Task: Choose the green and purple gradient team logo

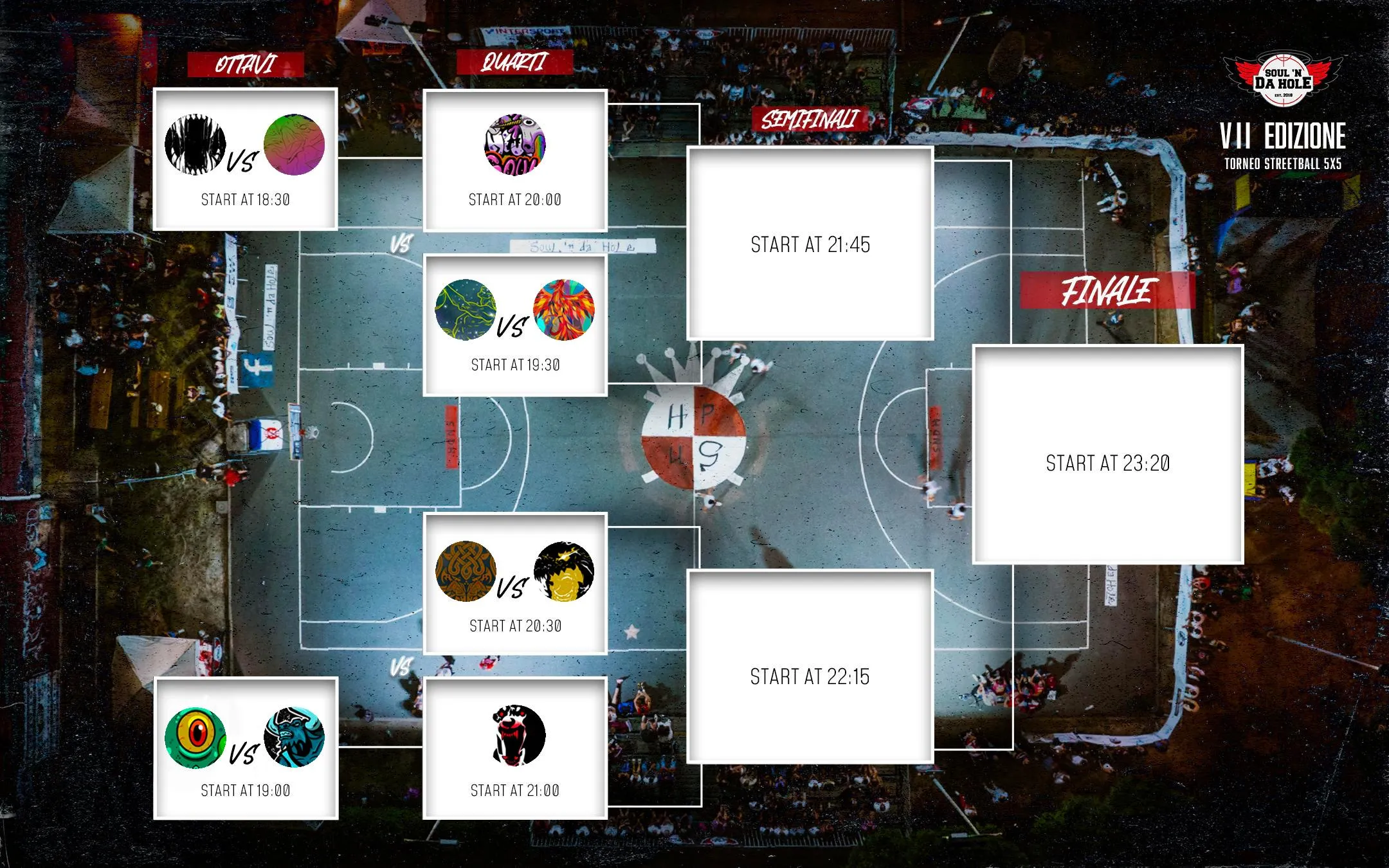Action: (294, 145)
